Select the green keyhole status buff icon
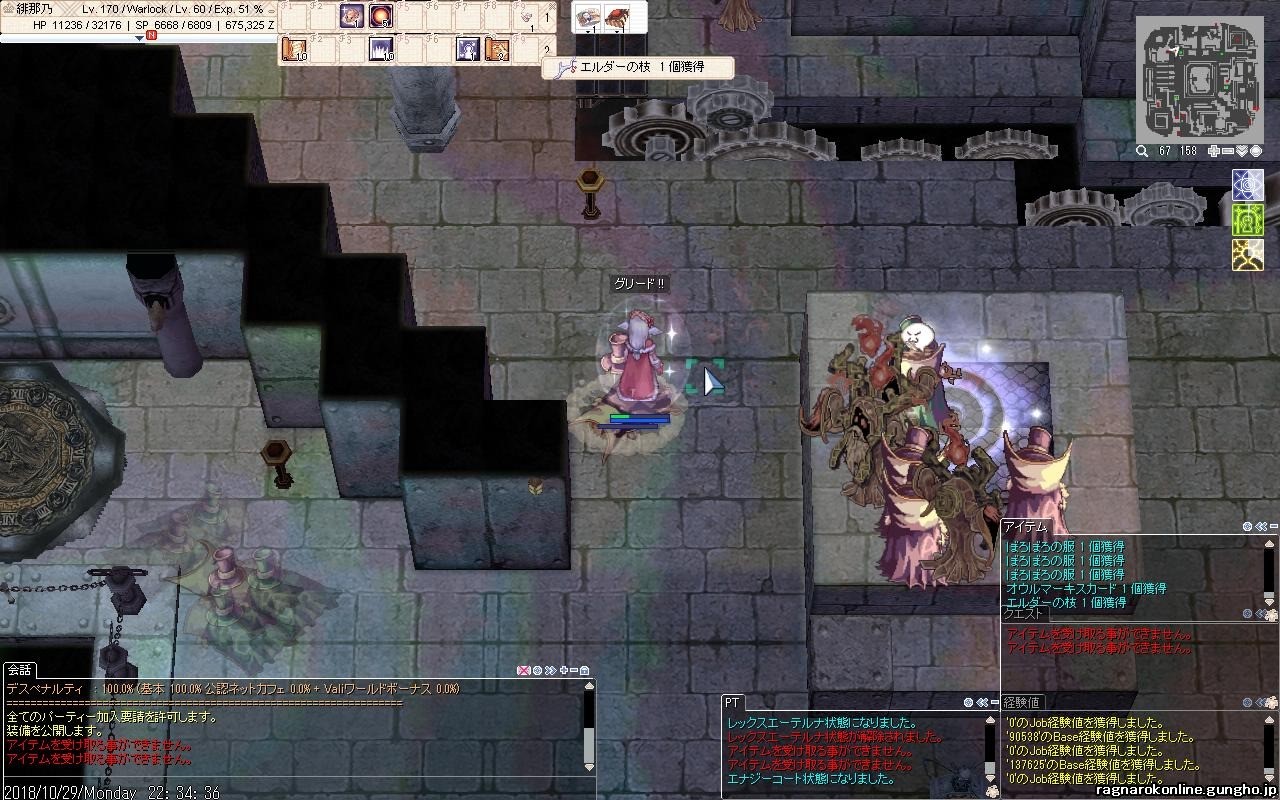This screenshot has height=800, width=1280. click(x=1248, y=219)
